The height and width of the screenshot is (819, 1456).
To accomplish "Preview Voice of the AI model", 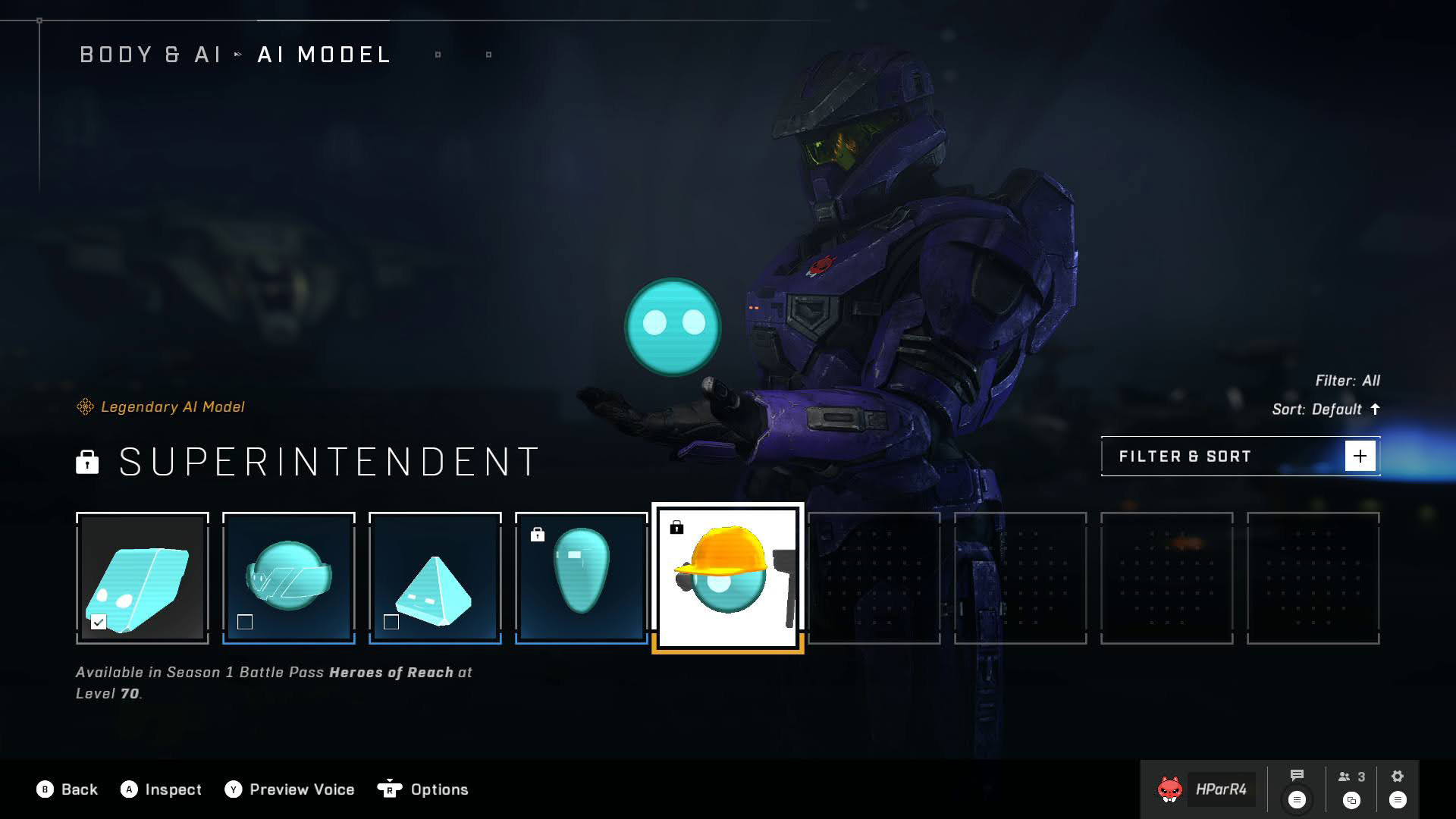I will point(290,789).
